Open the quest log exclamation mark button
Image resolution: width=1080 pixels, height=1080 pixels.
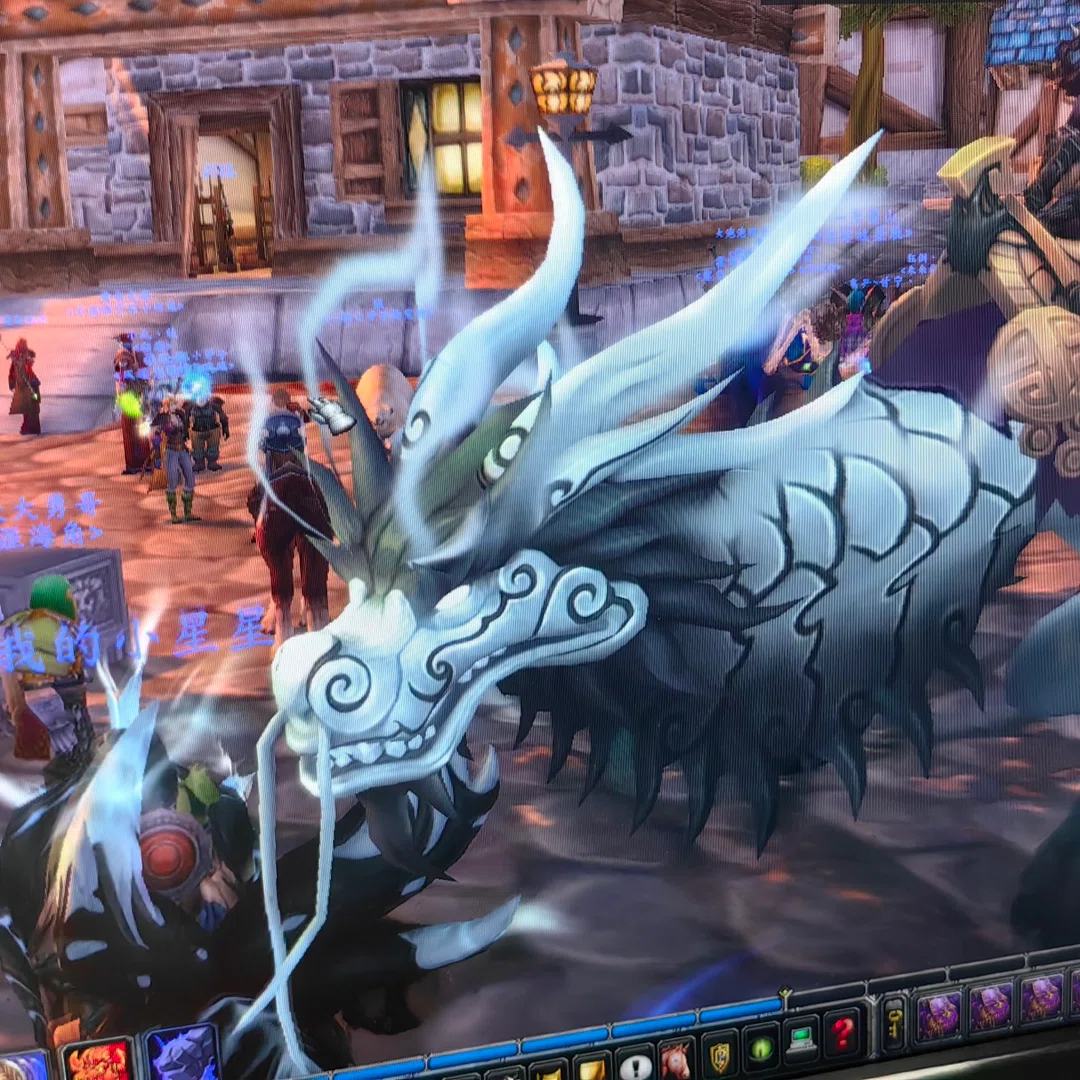(636, 1064)
